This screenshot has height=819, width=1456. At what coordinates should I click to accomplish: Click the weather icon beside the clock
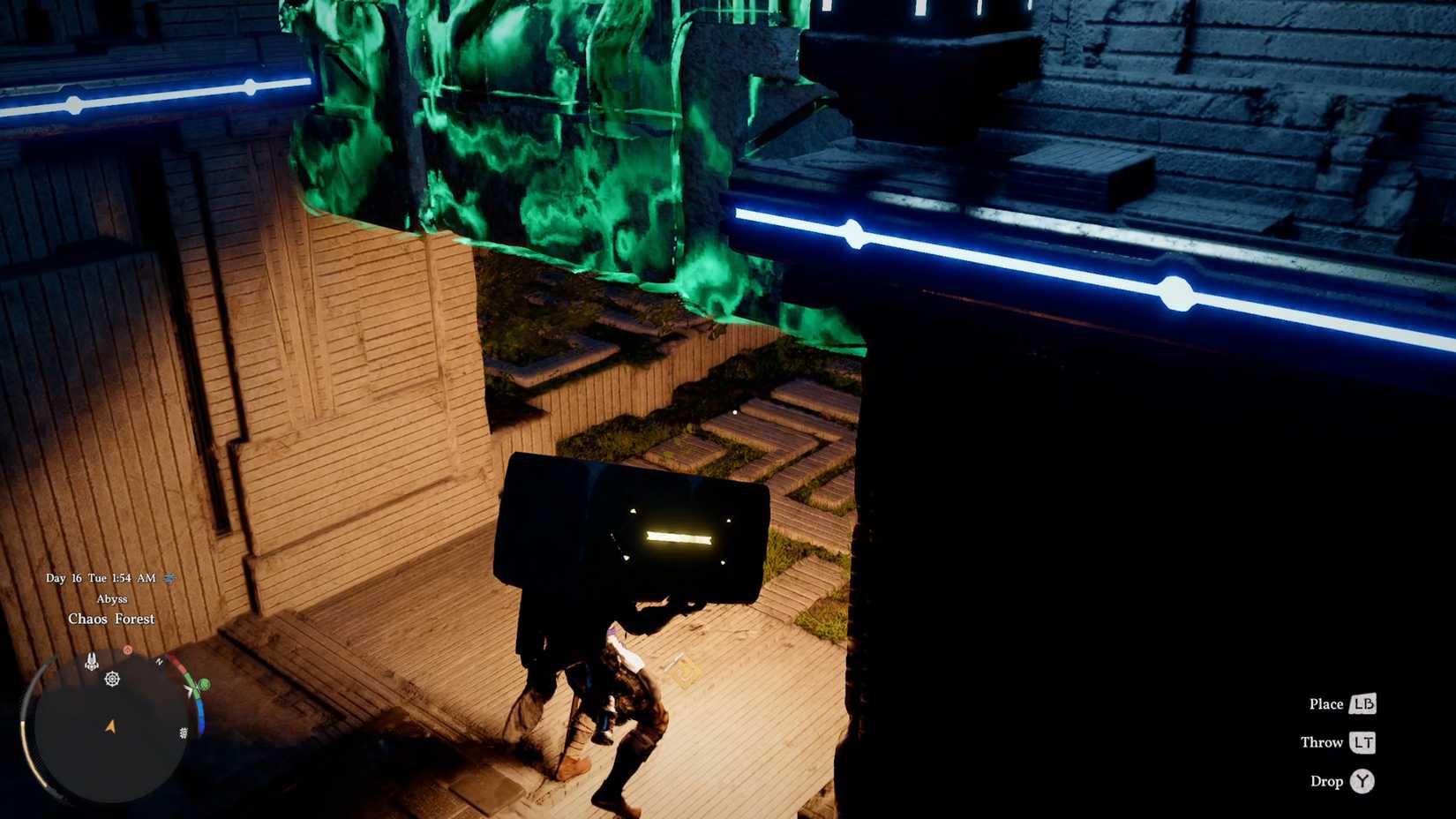(169, 577)
